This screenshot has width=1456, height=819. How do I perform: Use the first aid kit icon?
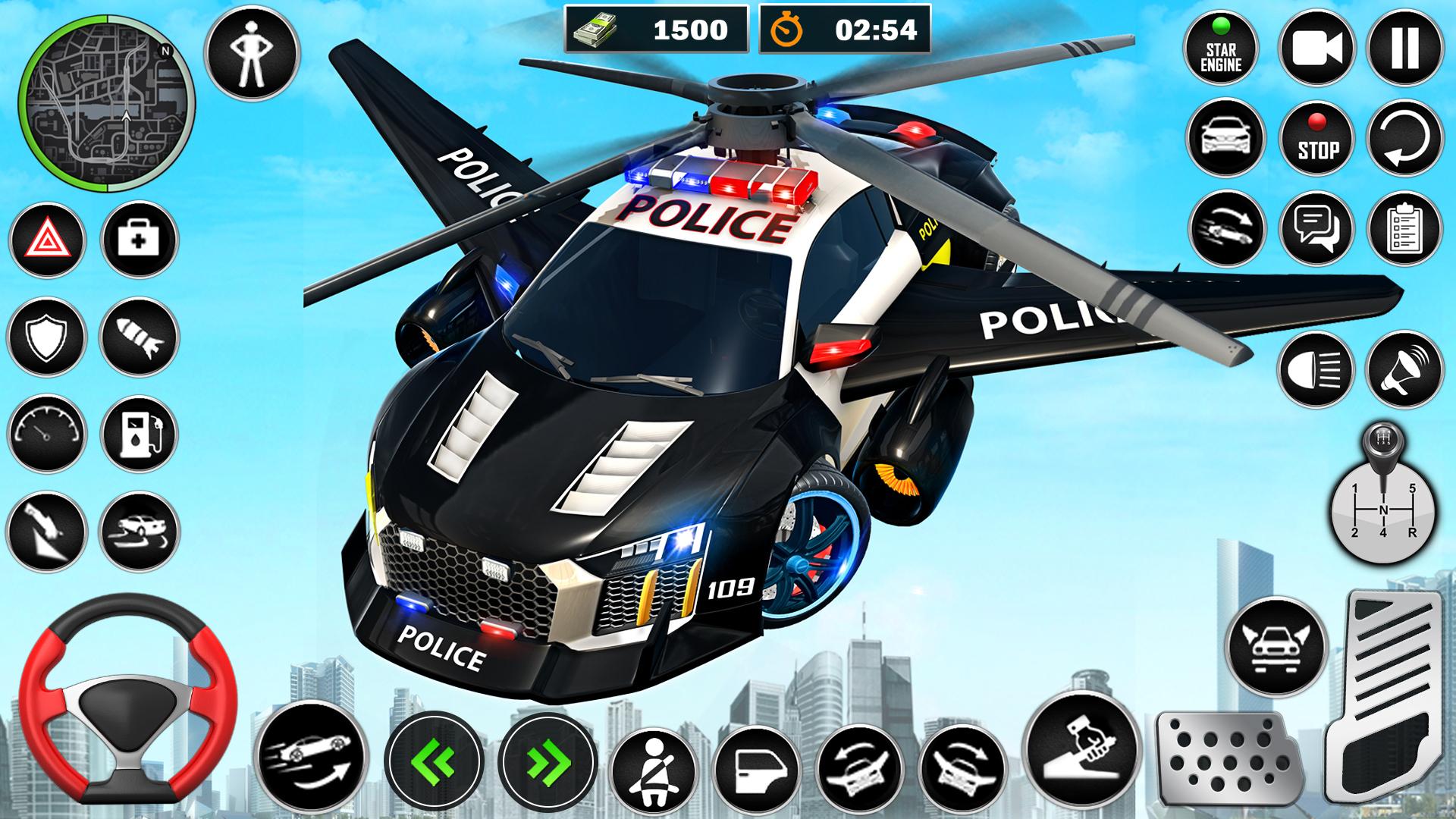point(139,240)
